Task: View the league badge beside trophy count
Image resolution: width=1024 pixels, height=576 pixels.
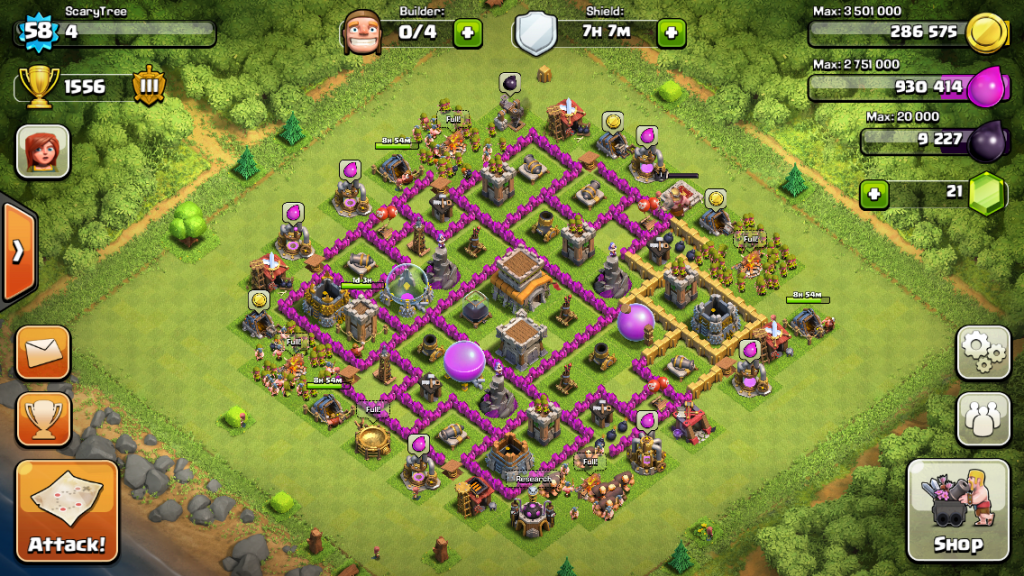Action: tap(149, 86)
